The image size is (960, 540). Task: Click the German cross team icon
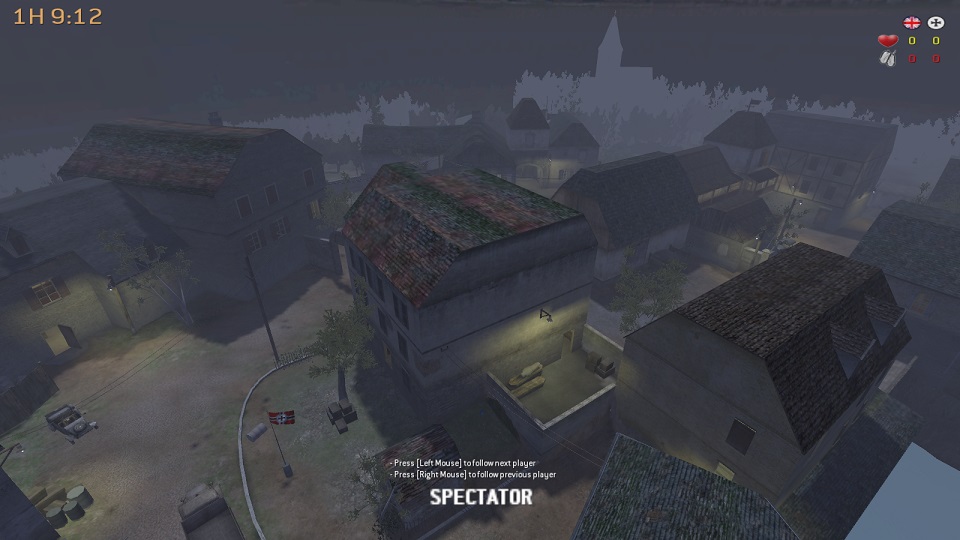[936, 22]
